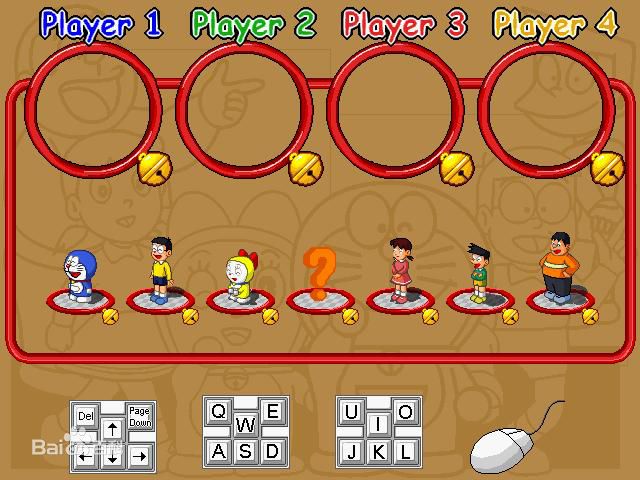The height and width of the screenshot is (480, 640).
Task: Choose the QWE/ASD keyboard control scheme
Action: coord(245,432)
